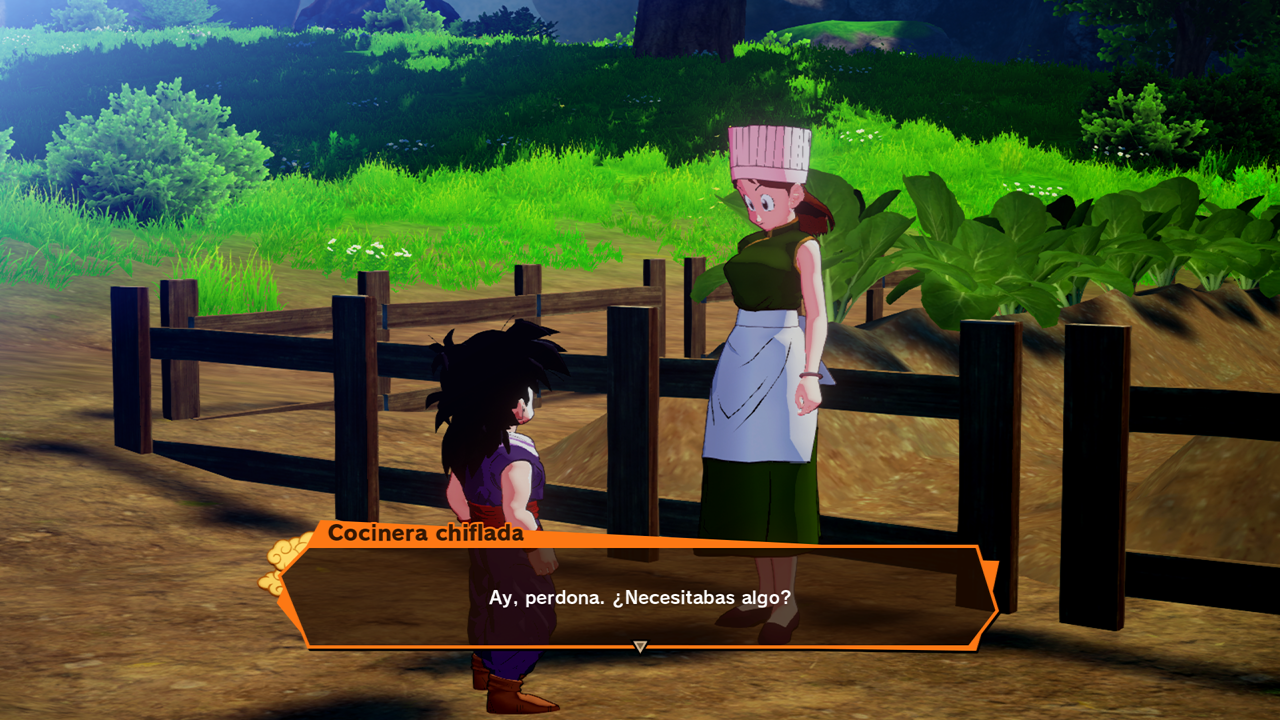Advance dialogue with the down-arrow indicator
1280x720 pixels.
coord(640,647)
